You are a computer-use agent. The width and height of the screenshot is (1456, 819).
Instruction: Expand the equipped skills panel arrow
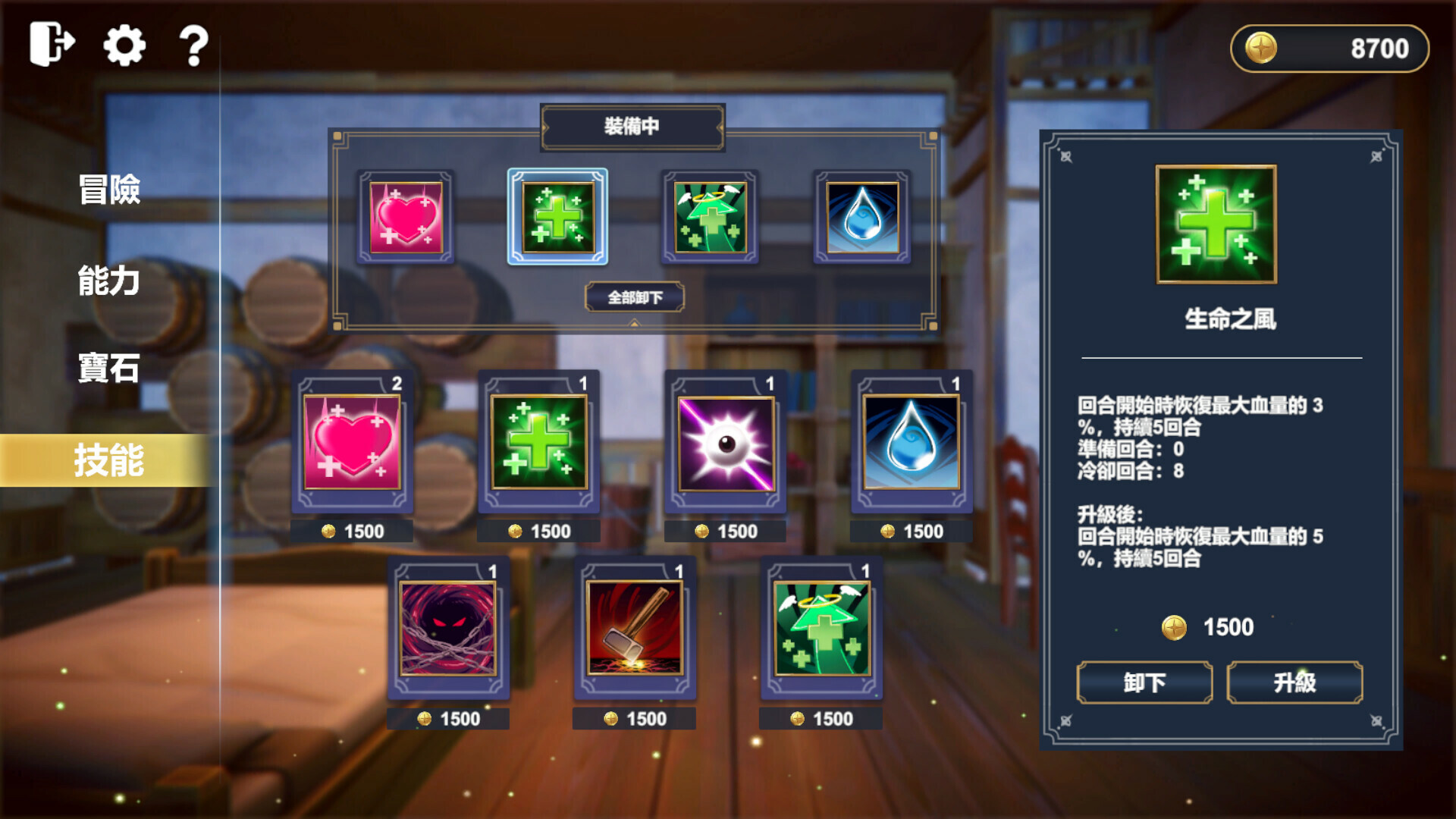[x=633, y=322]
